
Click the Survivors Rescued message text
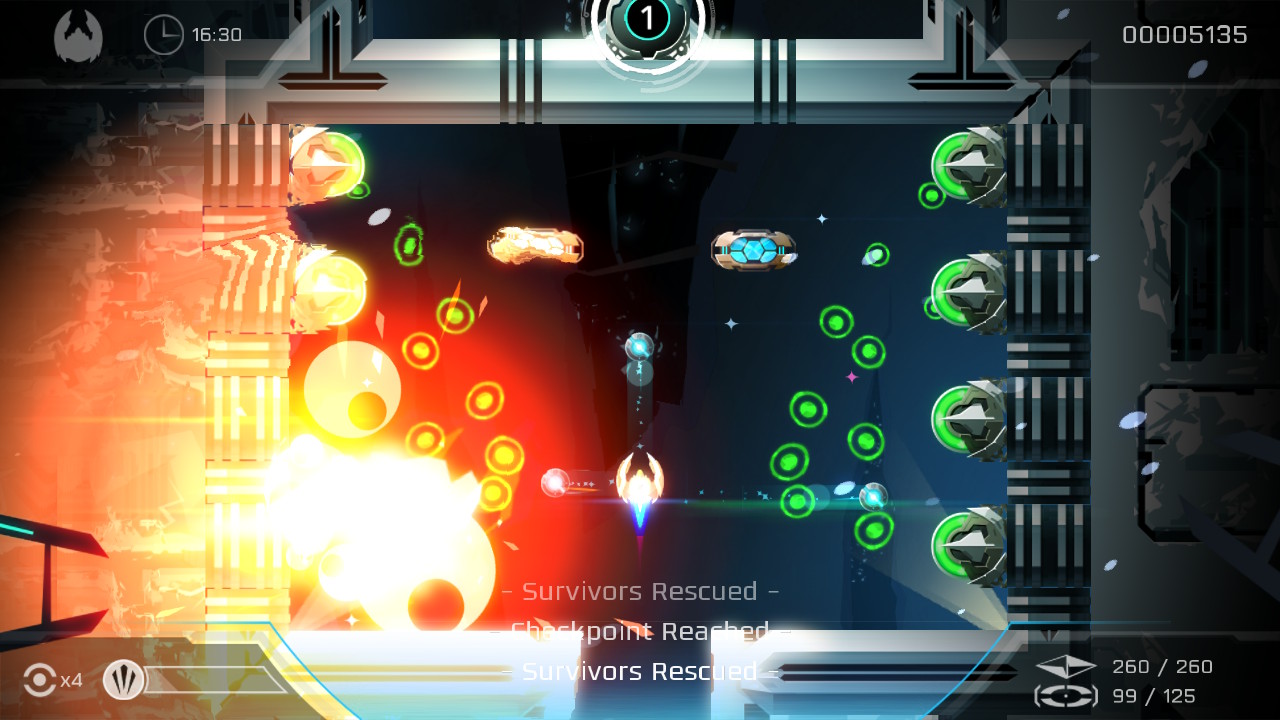[640, 591]
